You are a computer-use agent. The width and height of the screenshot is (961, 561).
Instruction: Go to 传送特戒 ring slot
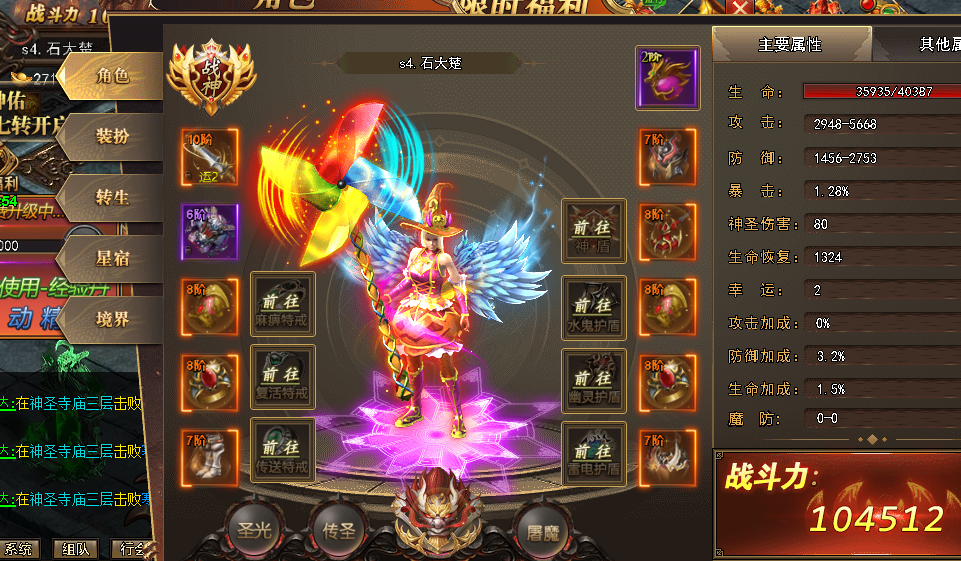(x=283, y=450)
